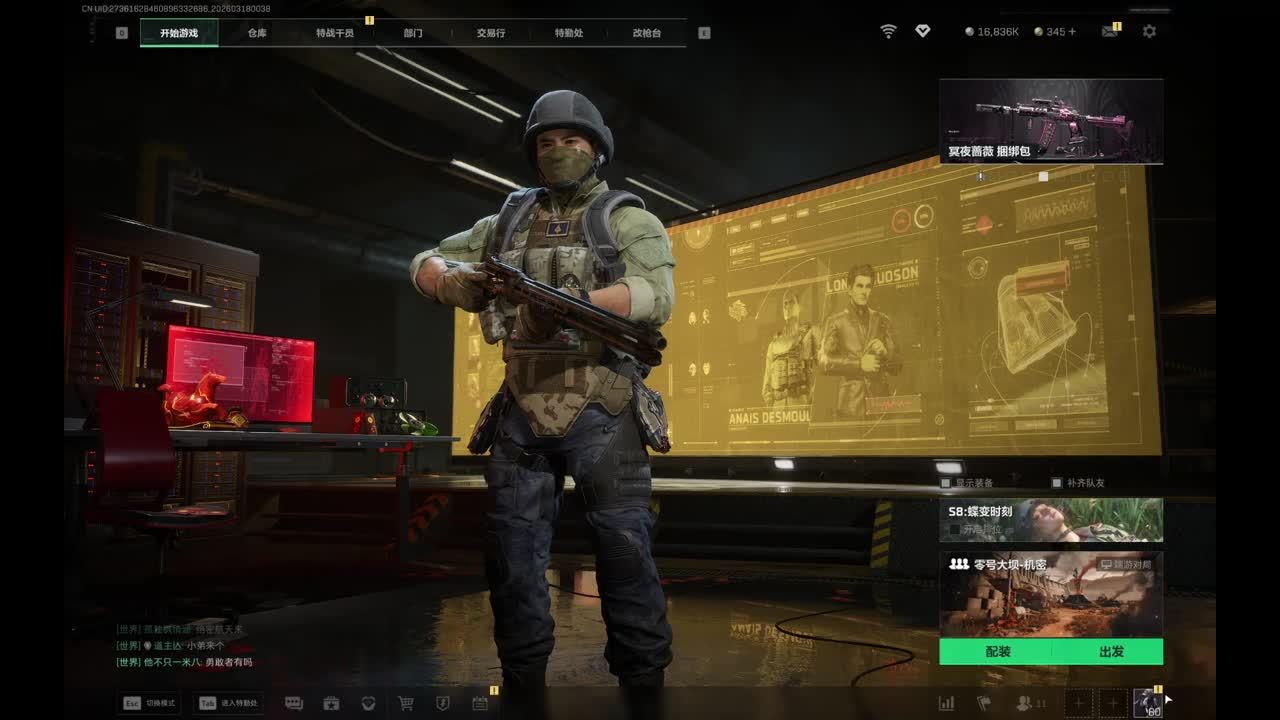Toggle the 补齐队友 fill teammates checkbox
This screenshot has width=1280, height=720.
pos(1057,483)
